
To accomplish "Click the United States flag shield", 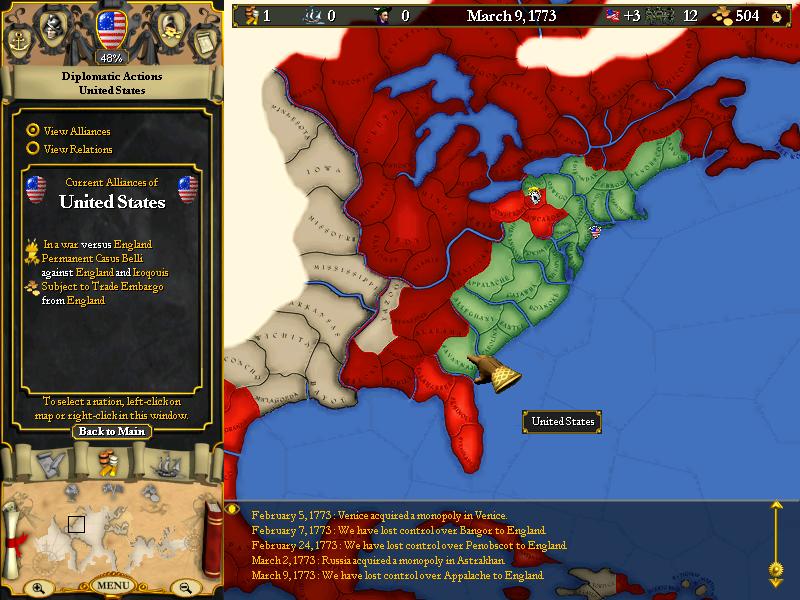I will tap(111, 28).
